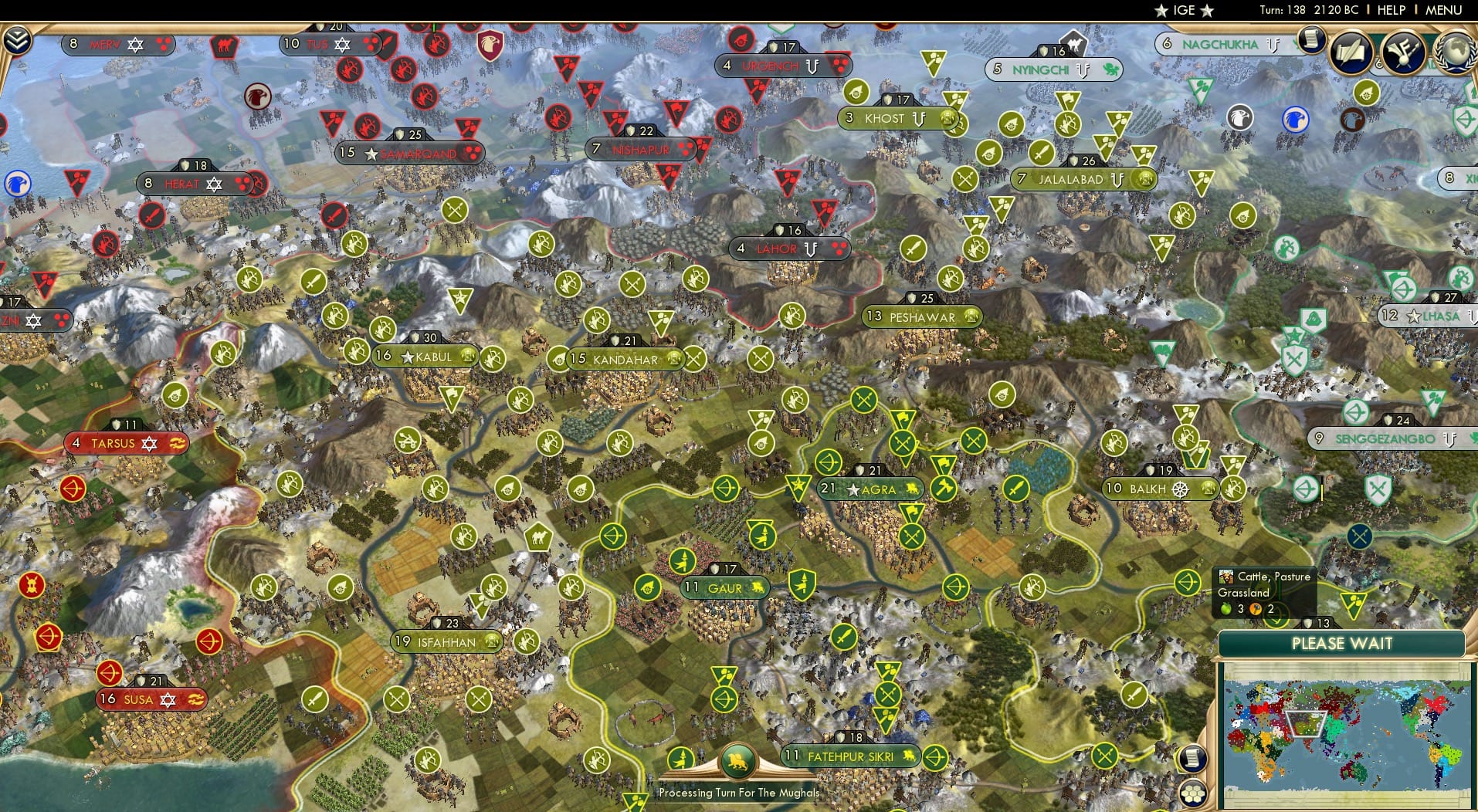Screen dimensions: 1478x812
Task: Select the Kabul capital banner
Action: coord(417,357)
